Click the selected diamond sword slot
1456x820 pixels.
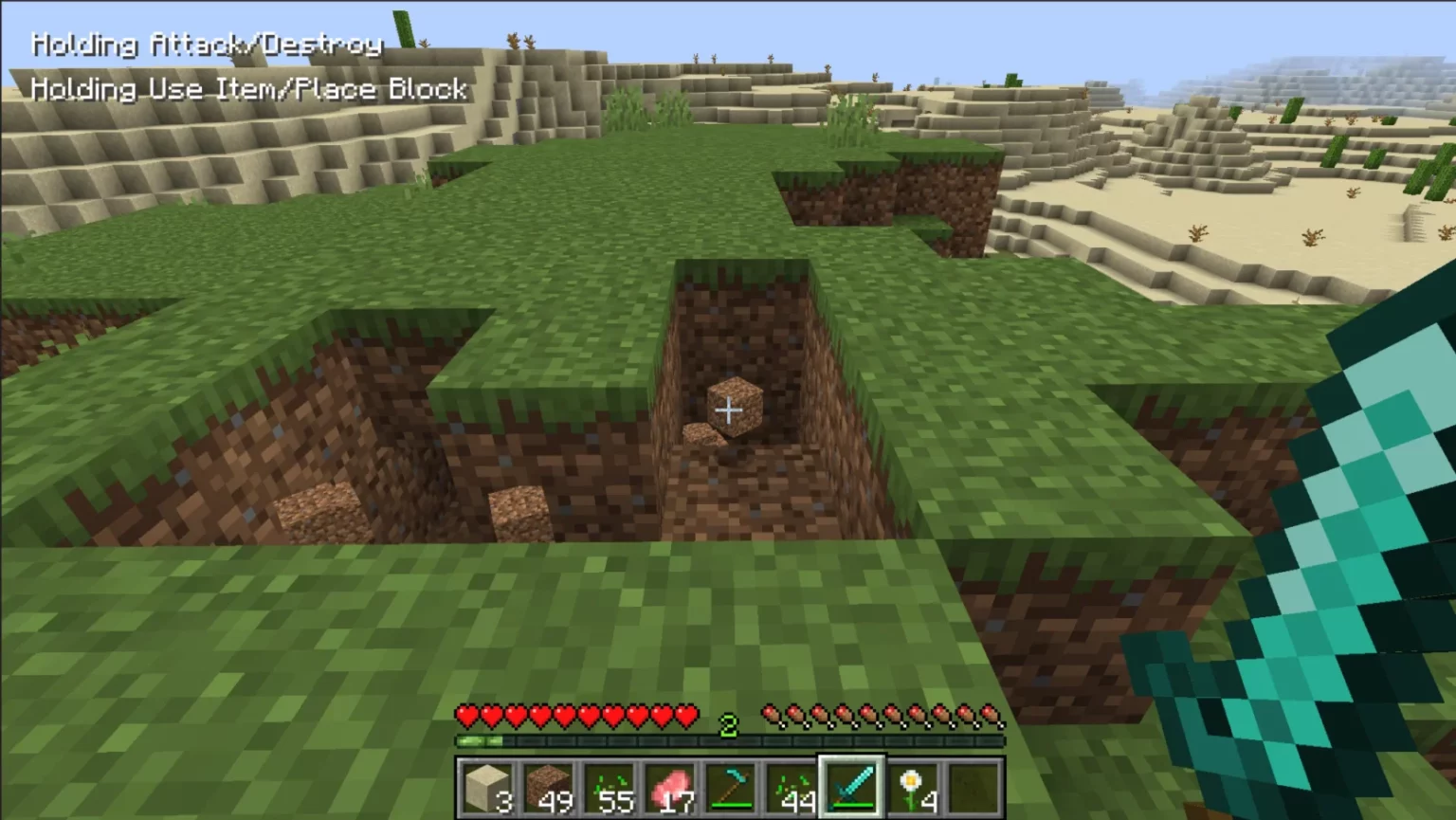tap(851, 788)
